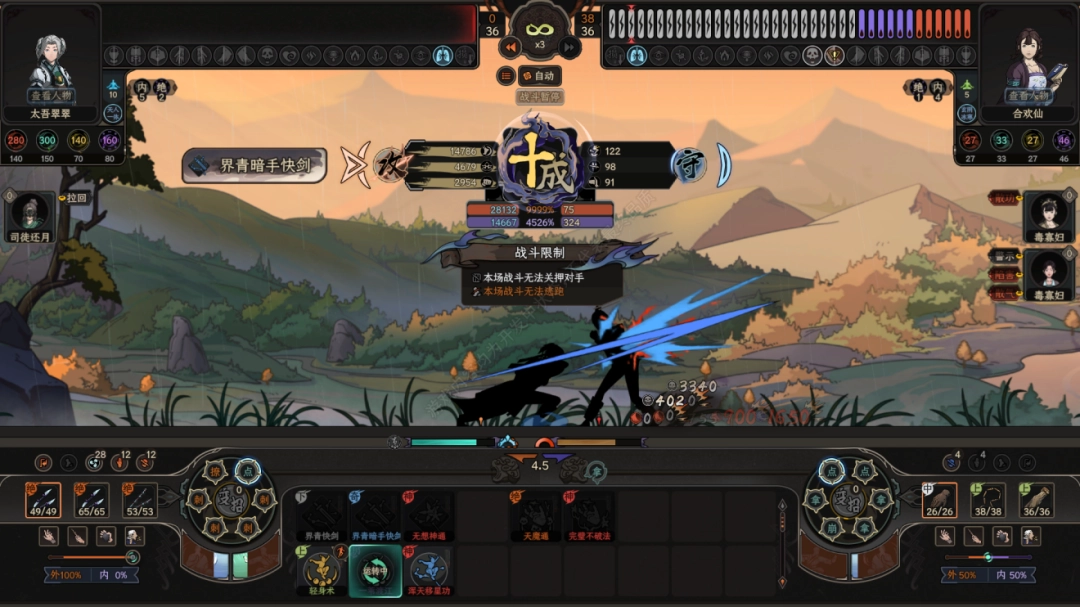Trigger the 天魔 skill
Image resolution: width=1080 pixels, height=607 pixels.
[534, 516]
